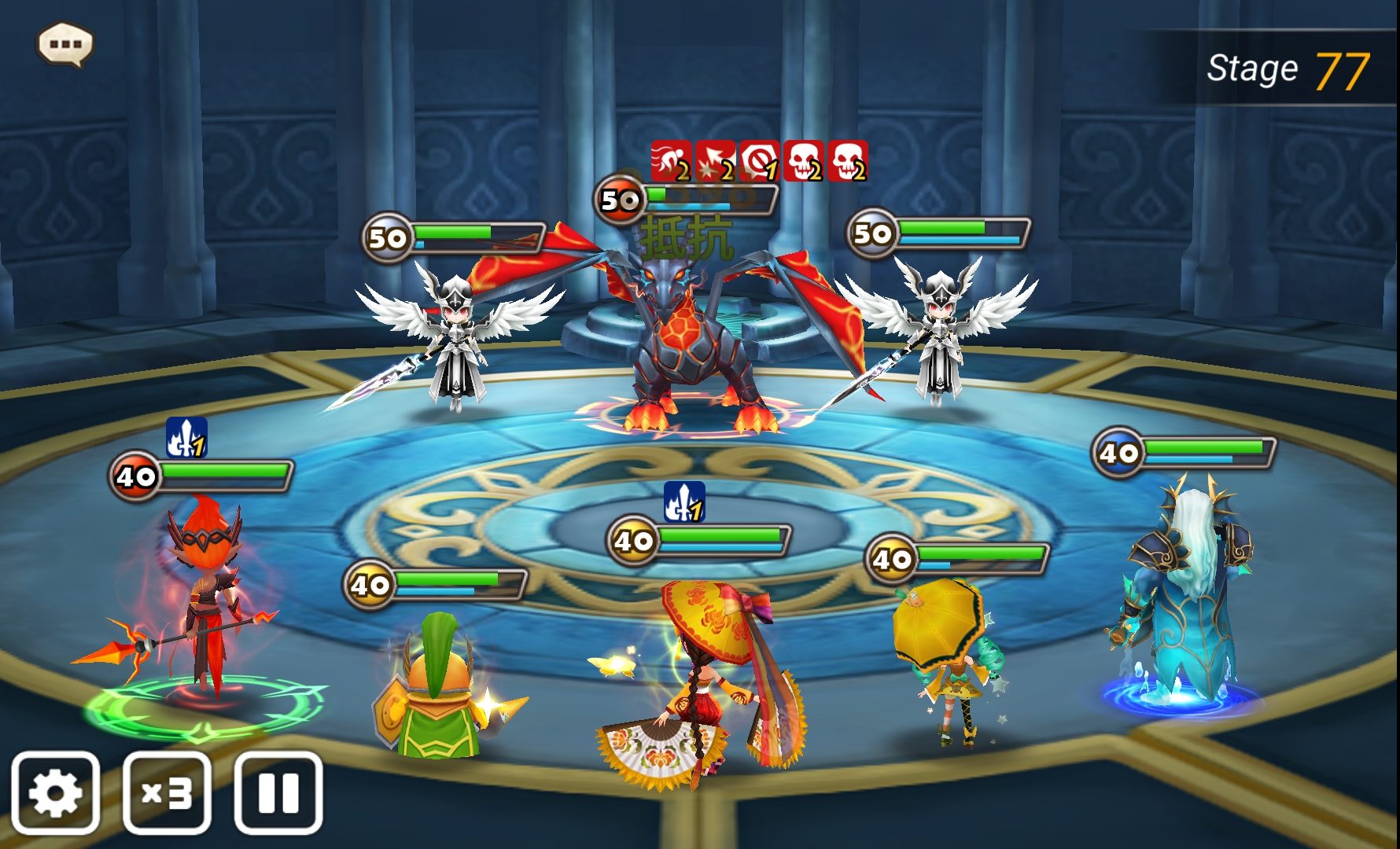
Task: Toggle the x3 battle speed button
Action: click(167, 792)
